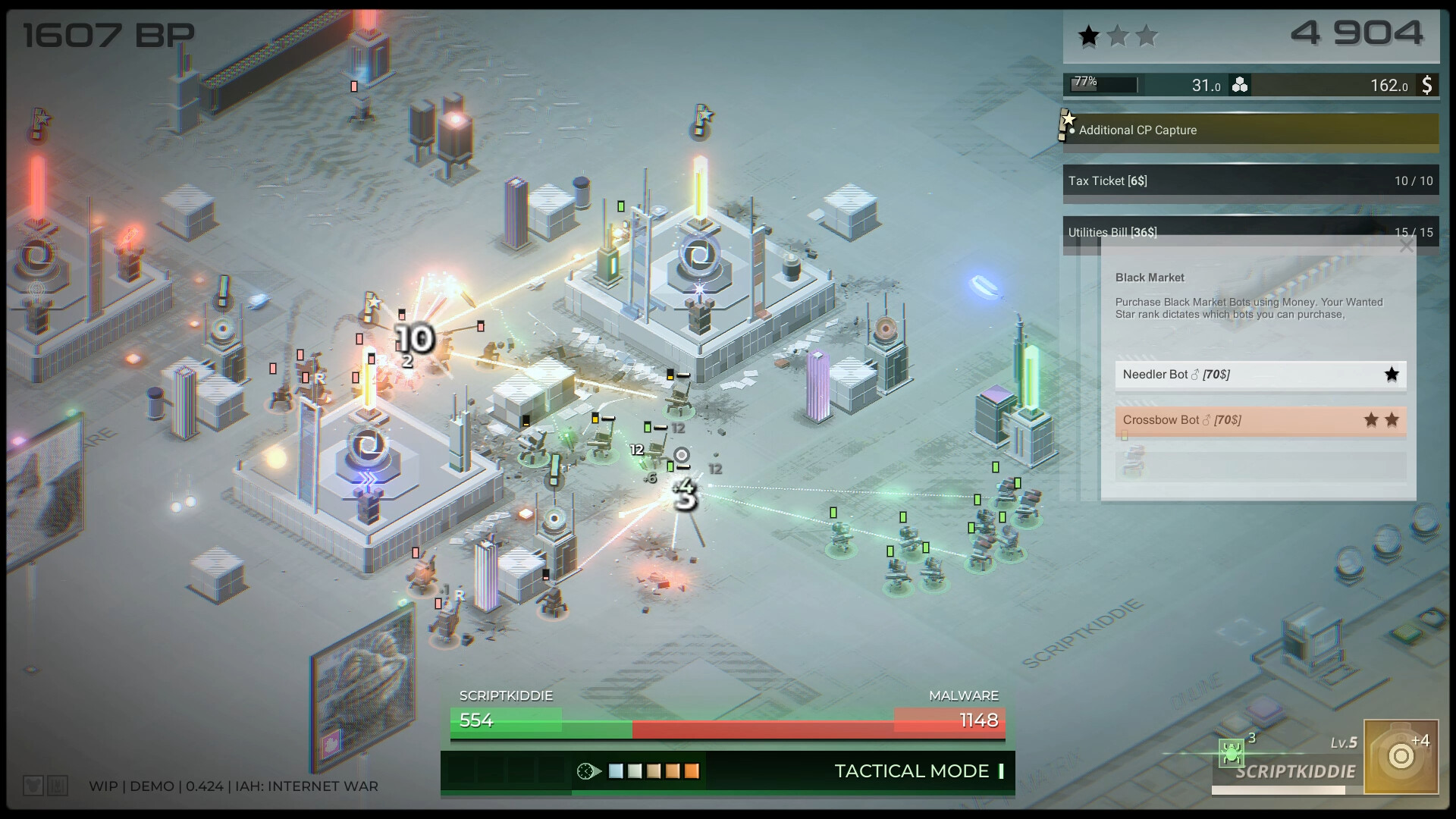The width and height of the screenshot is (1456, 819).
Task: Toggle Tactical Mode on
Action: (x=912, y=771)
